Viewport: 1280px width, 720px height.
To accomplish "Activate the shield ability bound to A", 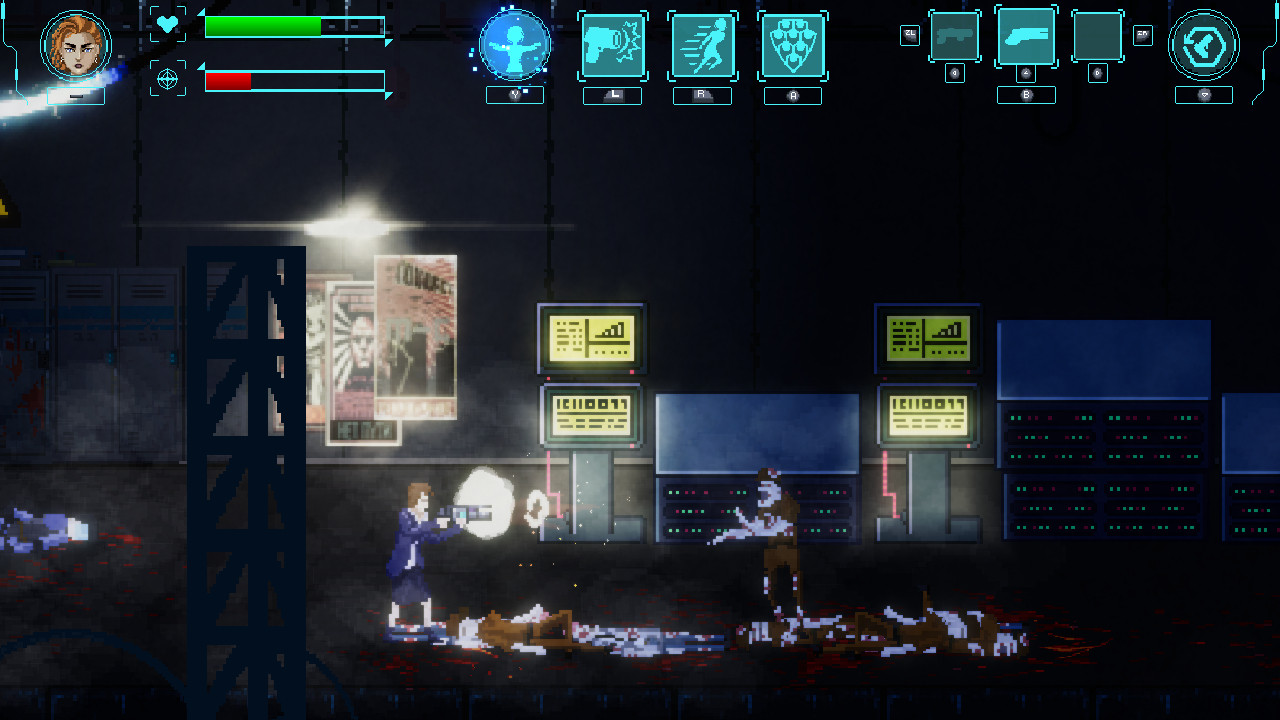I will click(792, 45).
